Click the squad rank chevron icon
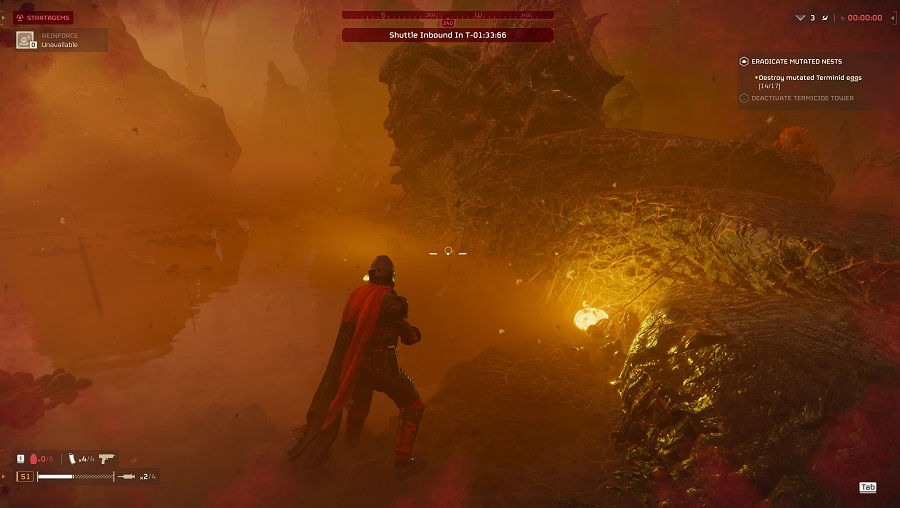 (x=800, y=17)
